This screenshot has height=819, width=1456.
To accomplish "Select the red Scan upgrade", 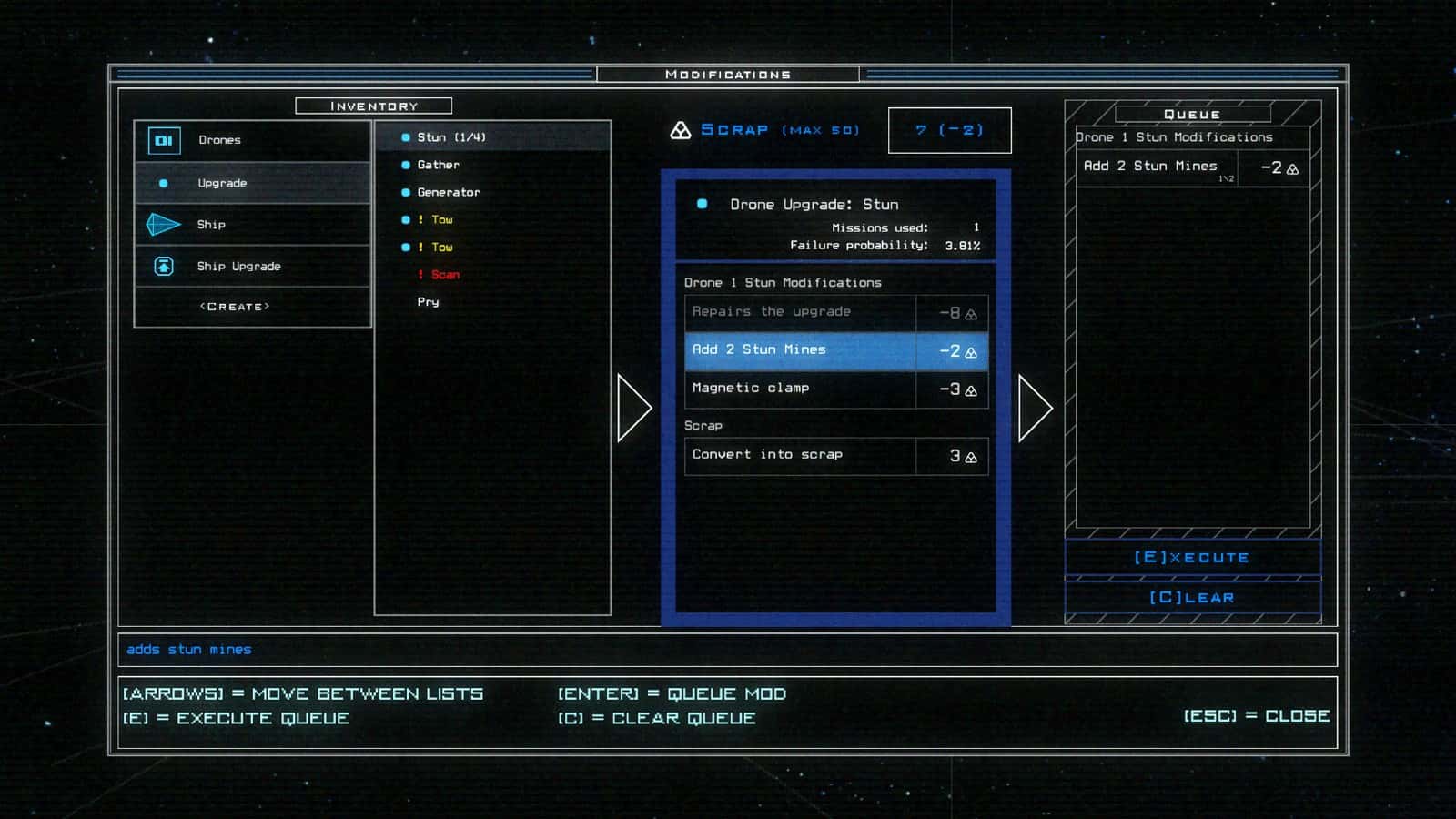I will [x=445, y=275].
